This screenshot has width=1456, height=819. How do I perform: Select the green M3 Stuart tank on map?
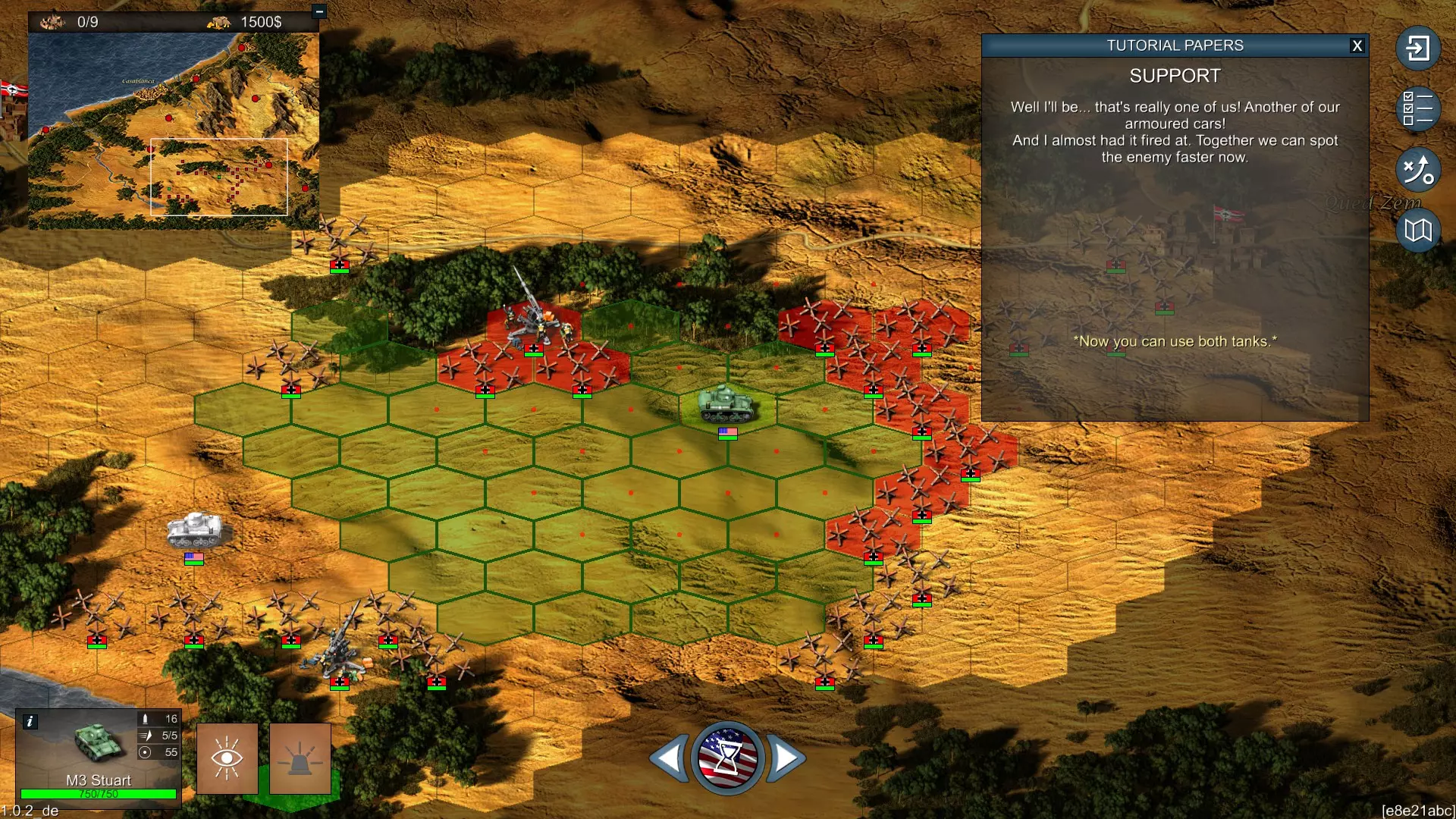(x=726, y=403)
